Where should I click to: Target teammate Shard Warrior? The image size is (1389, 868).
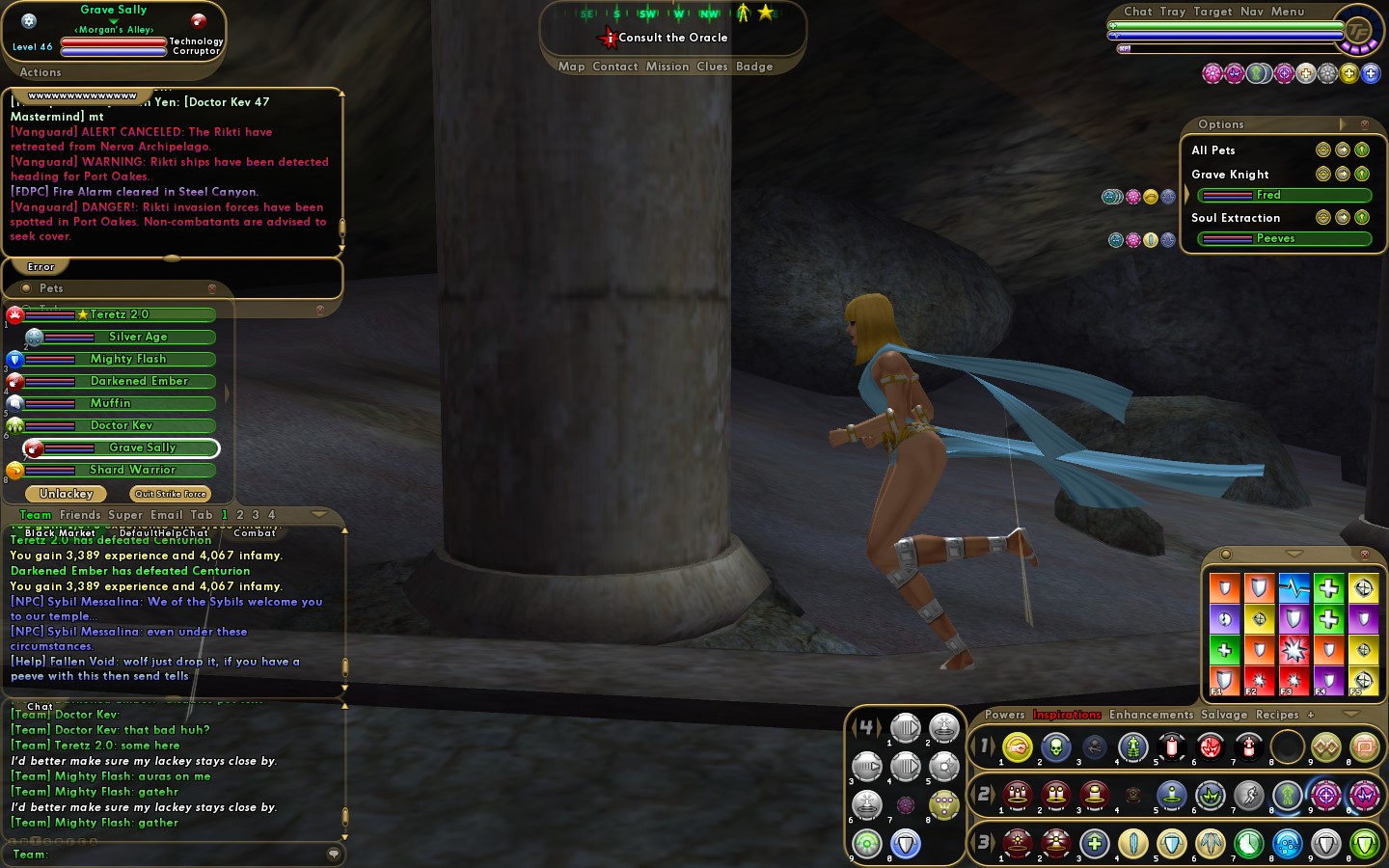coord(132,470)
